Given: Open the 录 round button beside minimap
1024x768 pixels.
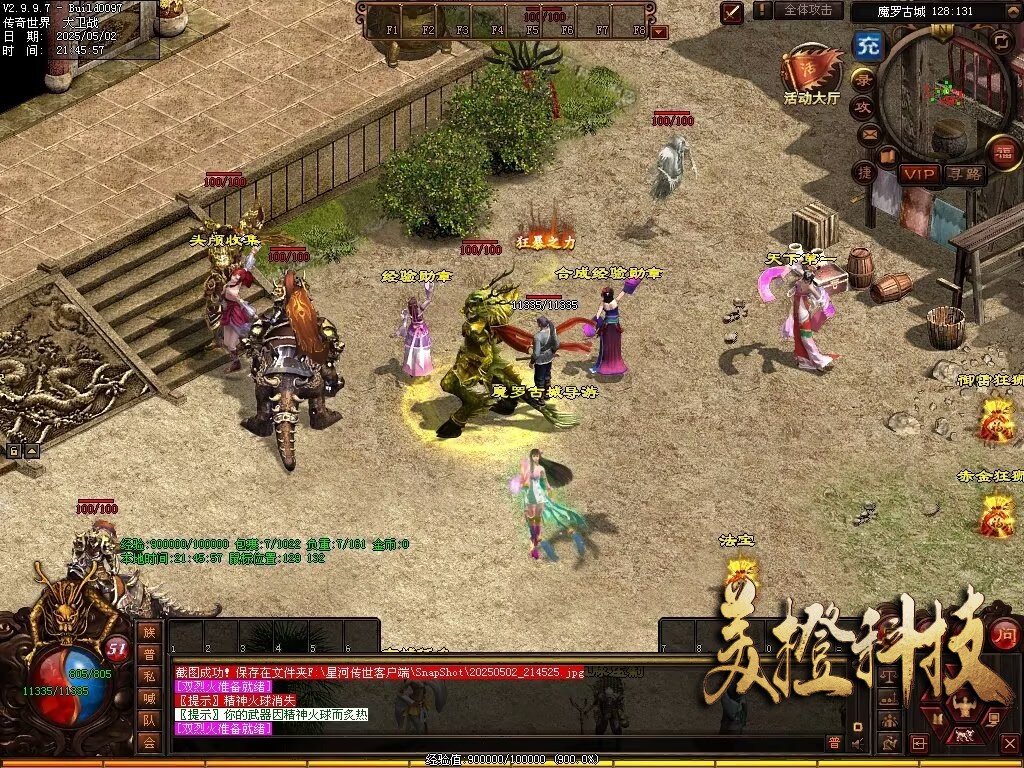Looking at the screenshot, I should click(861, 78).
